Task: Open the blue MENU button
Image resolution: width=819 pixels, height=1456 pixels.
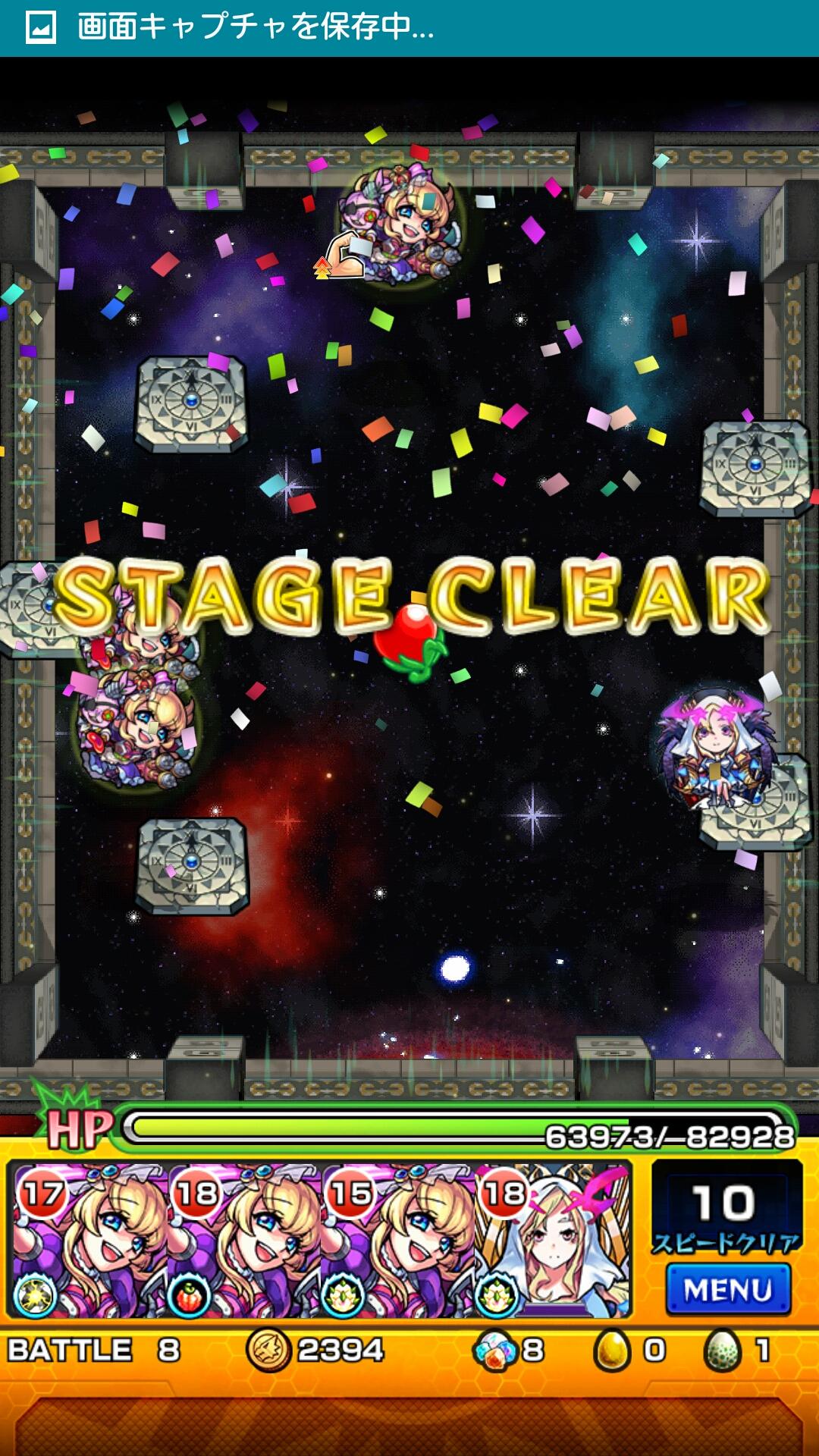Action: pyautogui.click(x=728, y=1289)
